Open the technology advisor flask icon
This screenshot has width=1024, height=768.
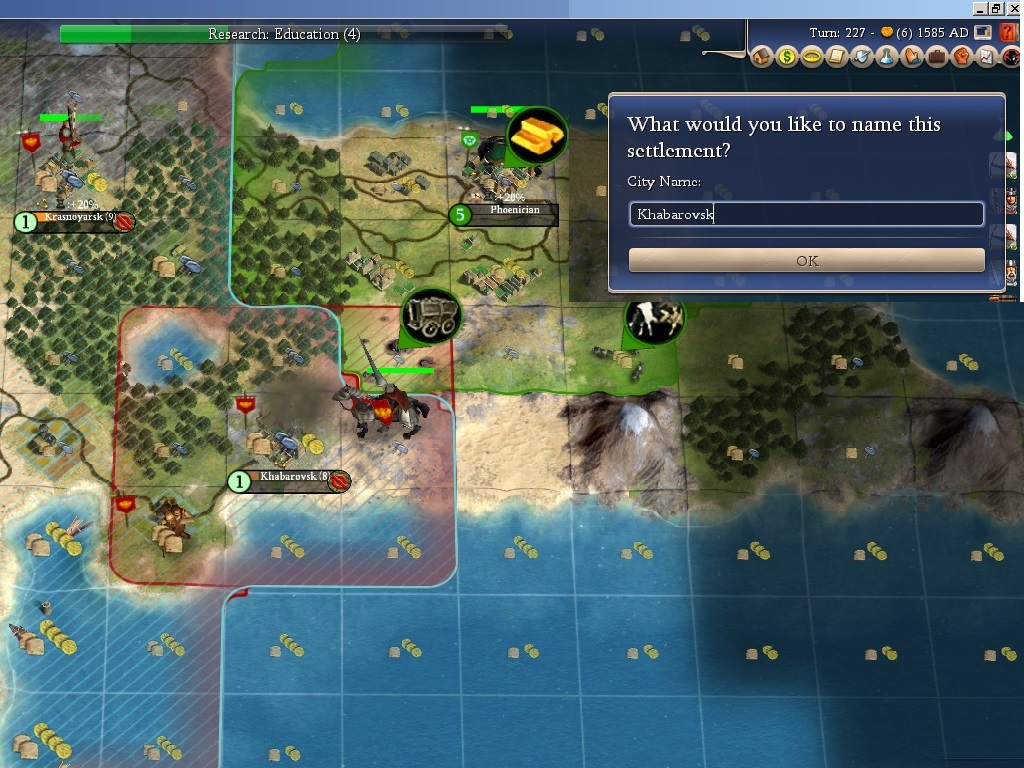click(x=887, y=57)
